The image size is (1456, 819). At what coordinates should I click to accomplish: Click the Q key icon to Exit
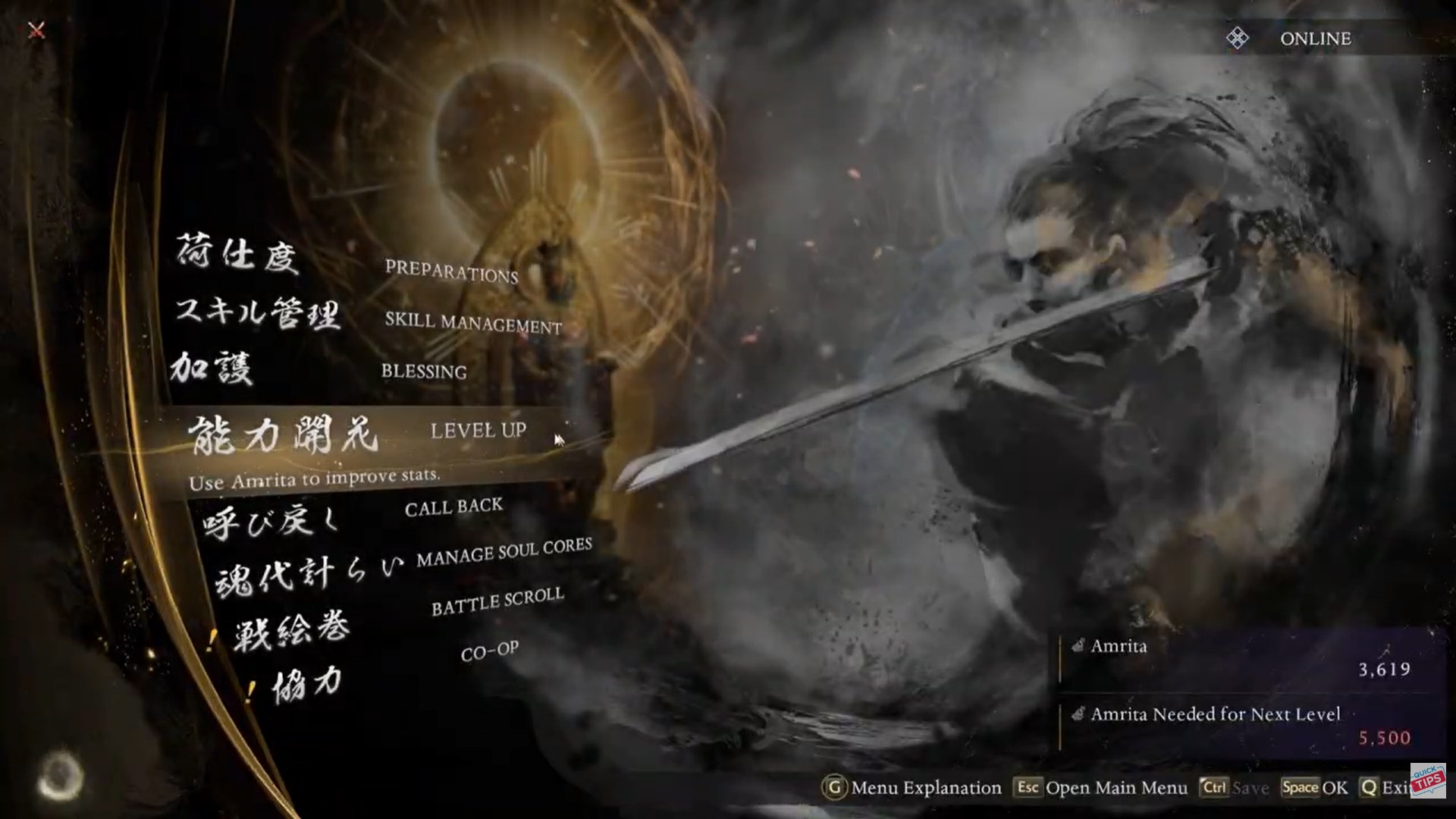point(1367,788)
